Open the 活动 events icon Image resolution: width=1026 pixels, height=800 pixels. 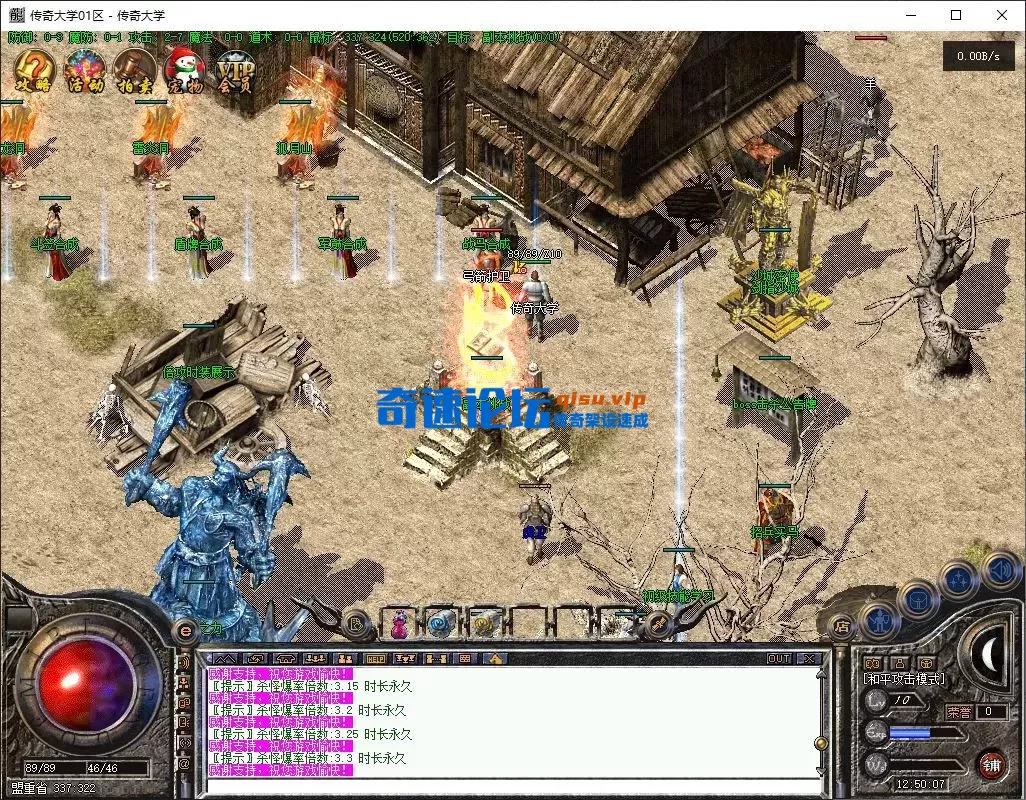tap(85, 71)
